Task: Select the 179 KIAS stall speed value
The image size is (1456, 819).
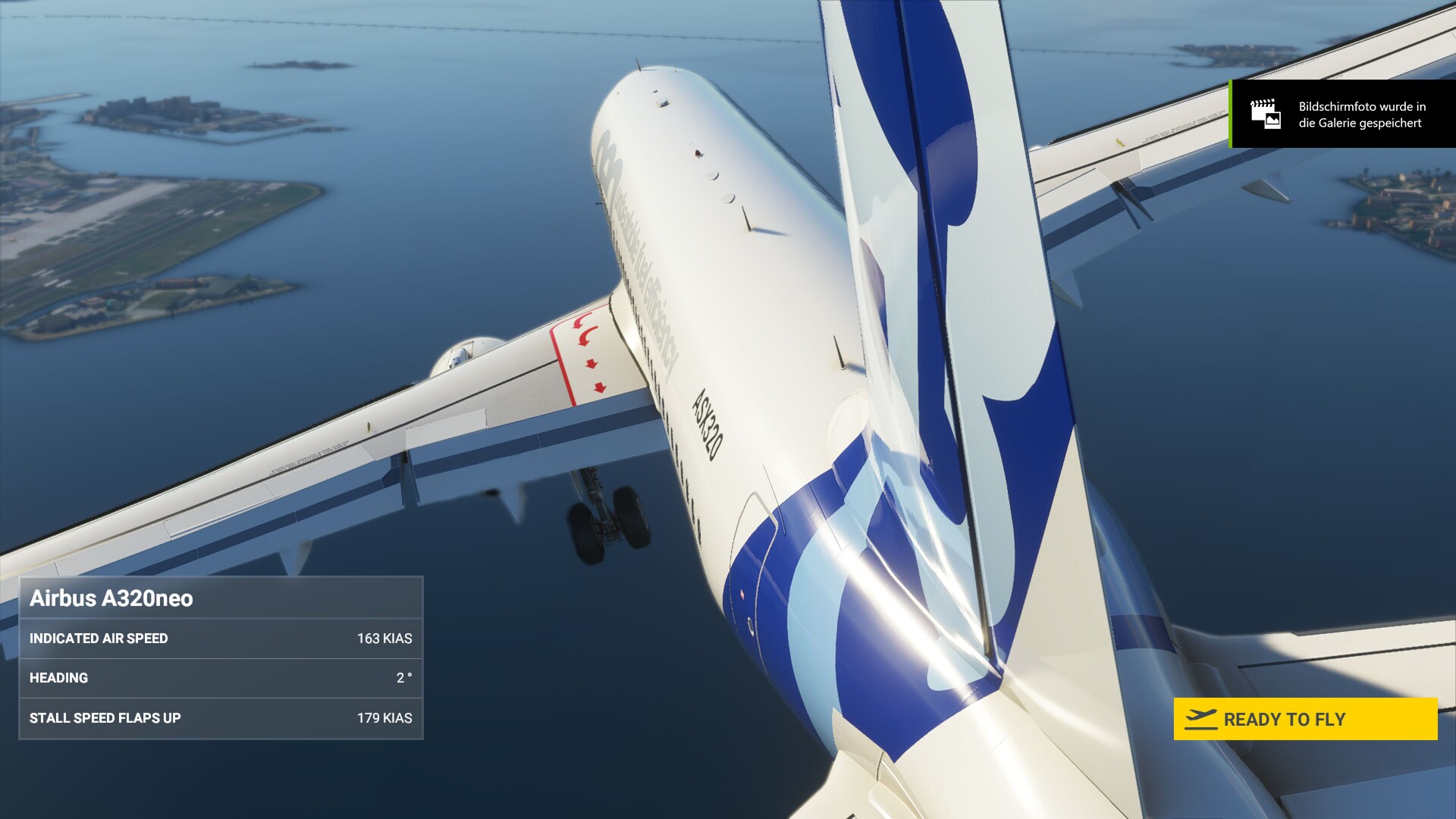Action: point(385,717)
